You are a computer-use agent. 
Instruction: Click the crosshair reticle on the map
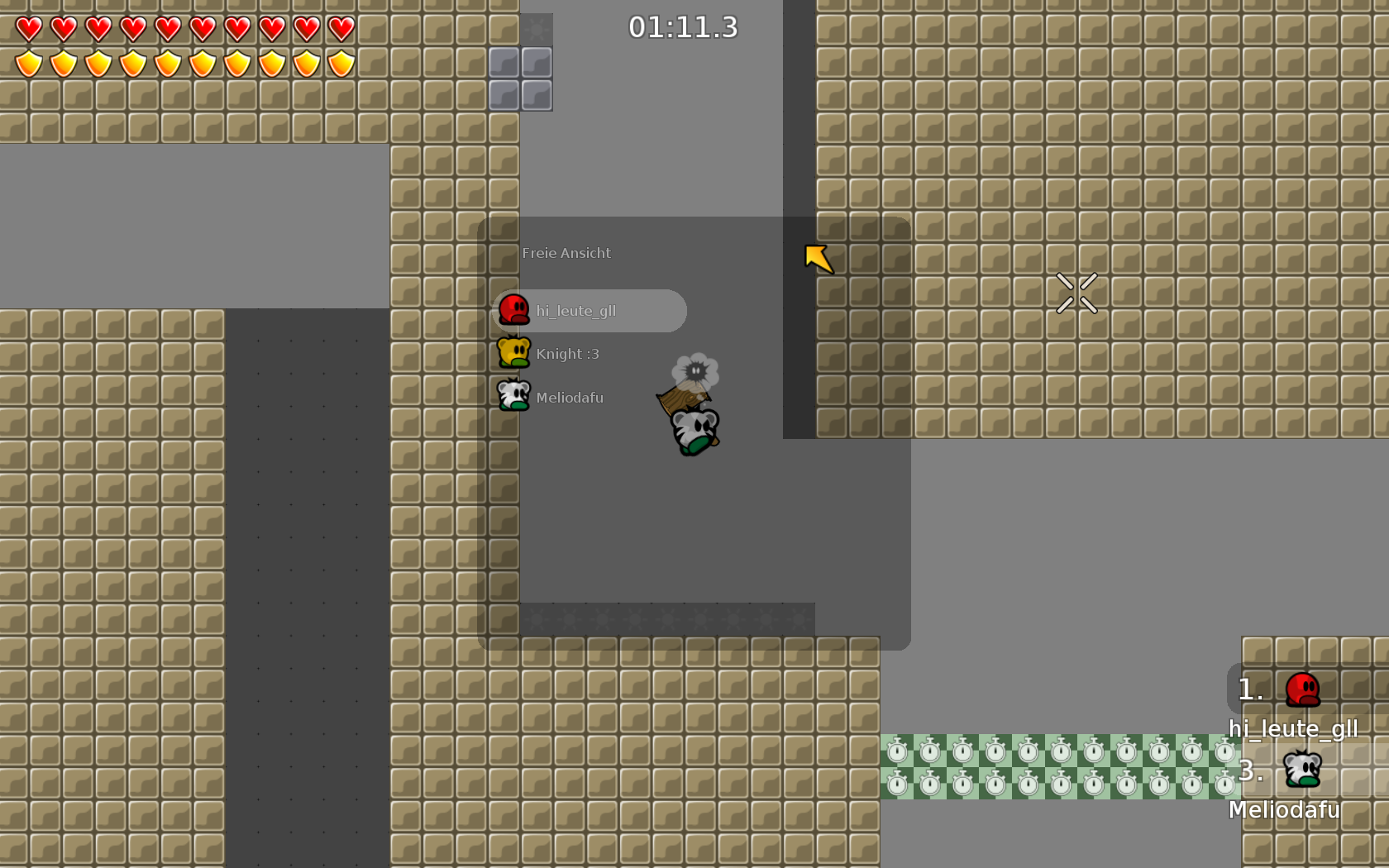[x=1076, y=294]
